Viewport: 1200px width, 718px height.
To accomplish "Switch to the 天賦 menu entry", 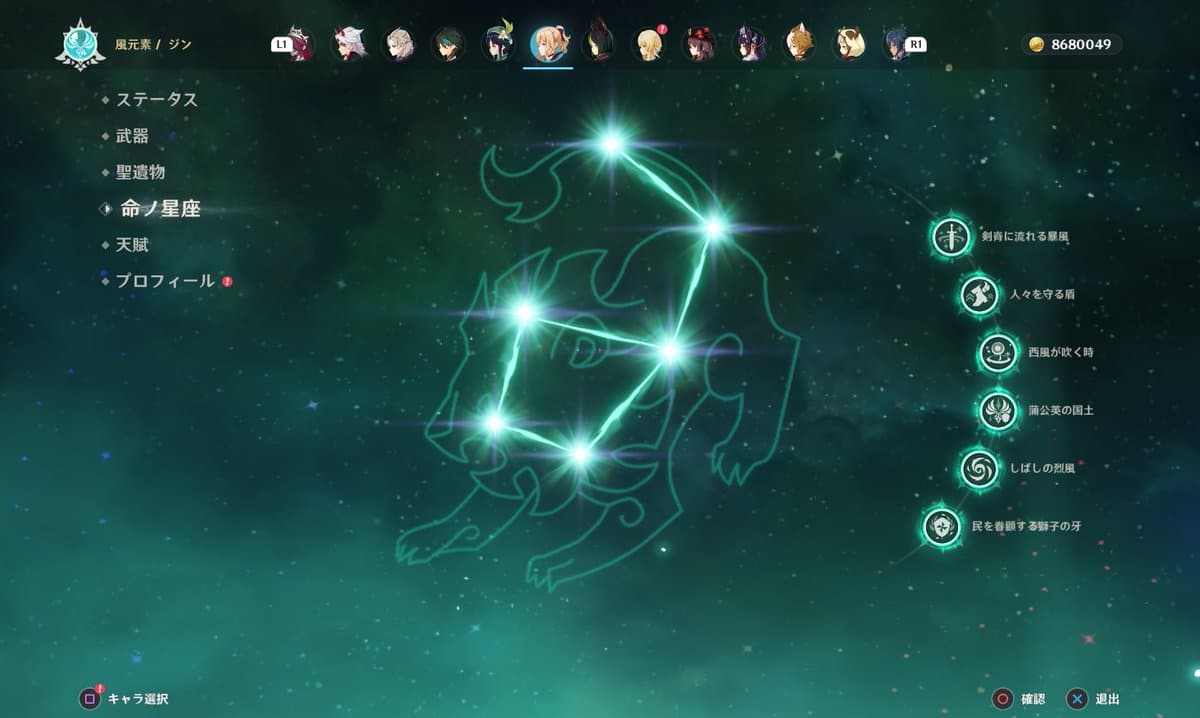I will coord(132,245).
